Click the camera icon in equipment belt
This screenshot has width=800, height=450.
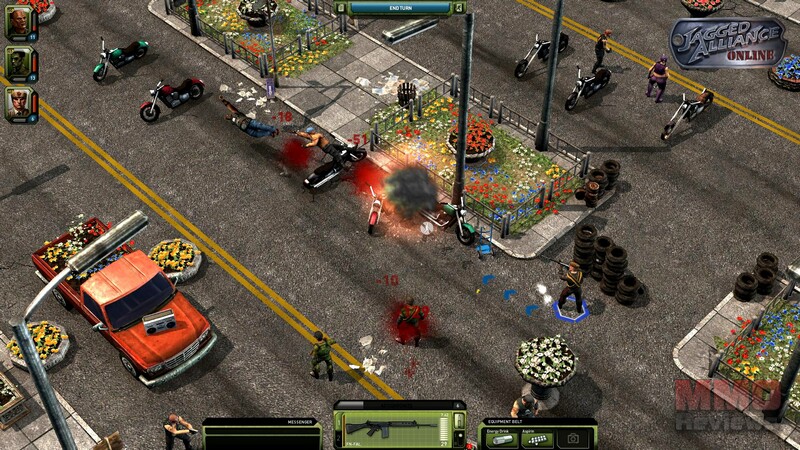tap(573, 438)
